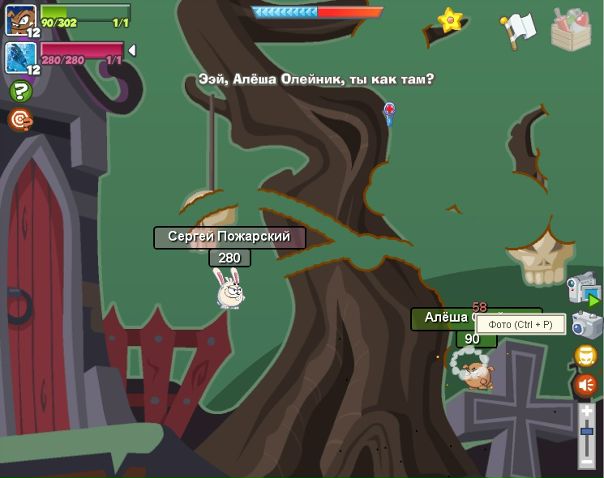Viewport: 604px width, 478px height.
Task: Mute sound with the orange speaker button
Action: 586,385
